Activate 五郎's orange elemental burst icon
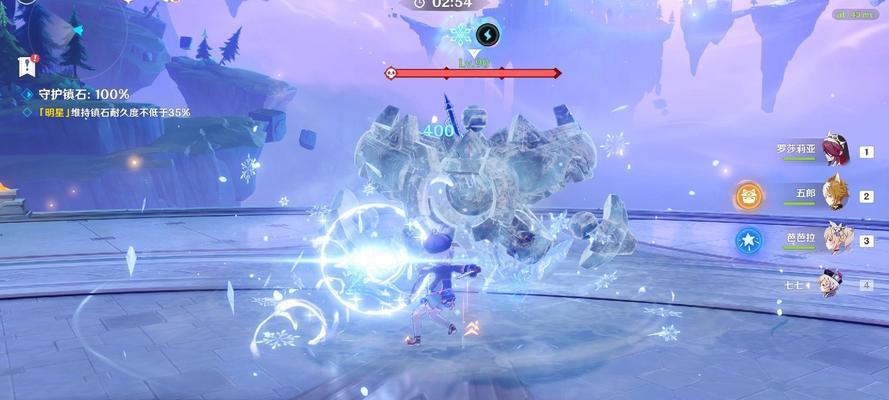Screen dimensions: 889x400 click(x=748, y=196)
